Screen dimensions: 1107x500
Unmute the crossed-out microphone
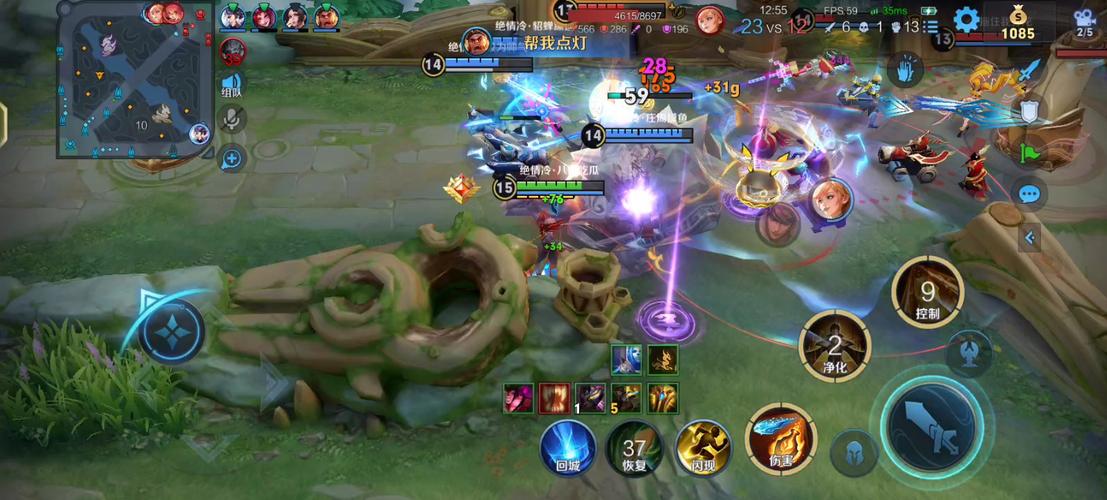232,119
